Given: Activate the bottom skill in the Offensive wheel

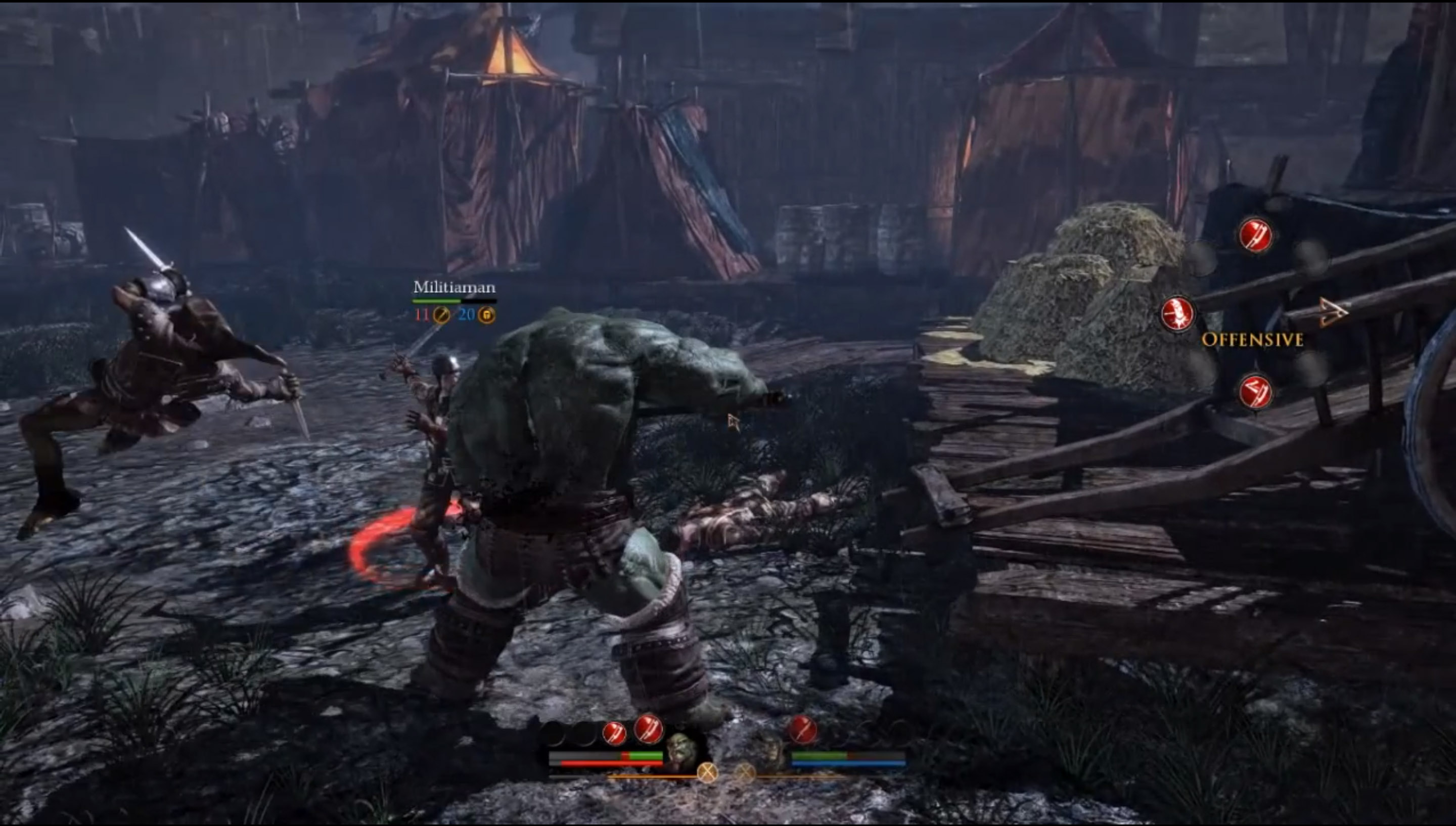Looking at the screenshot, I should coord(1255,393).
